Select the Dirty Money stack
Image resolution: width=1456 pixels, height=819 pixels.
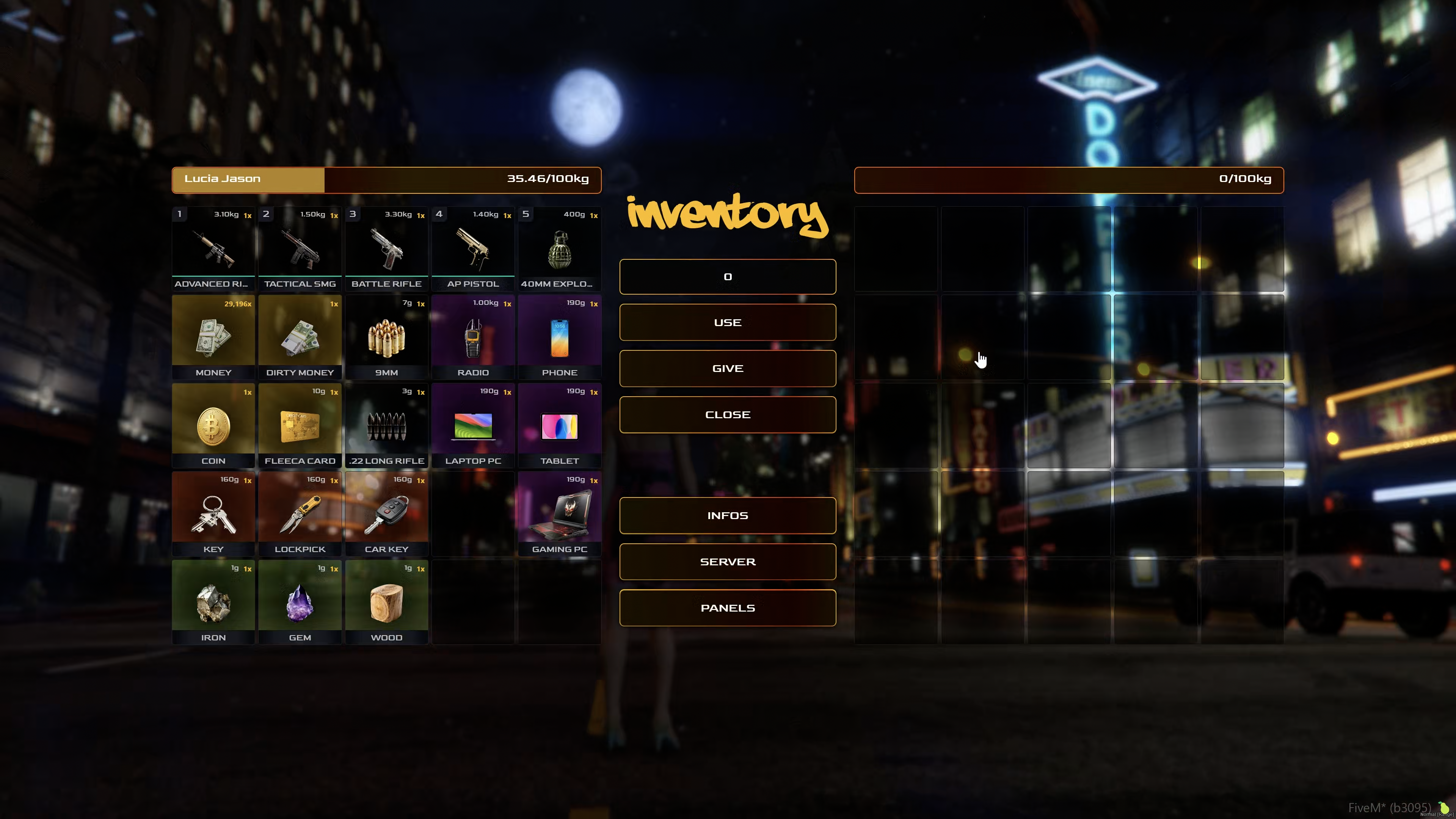[300, 337]
